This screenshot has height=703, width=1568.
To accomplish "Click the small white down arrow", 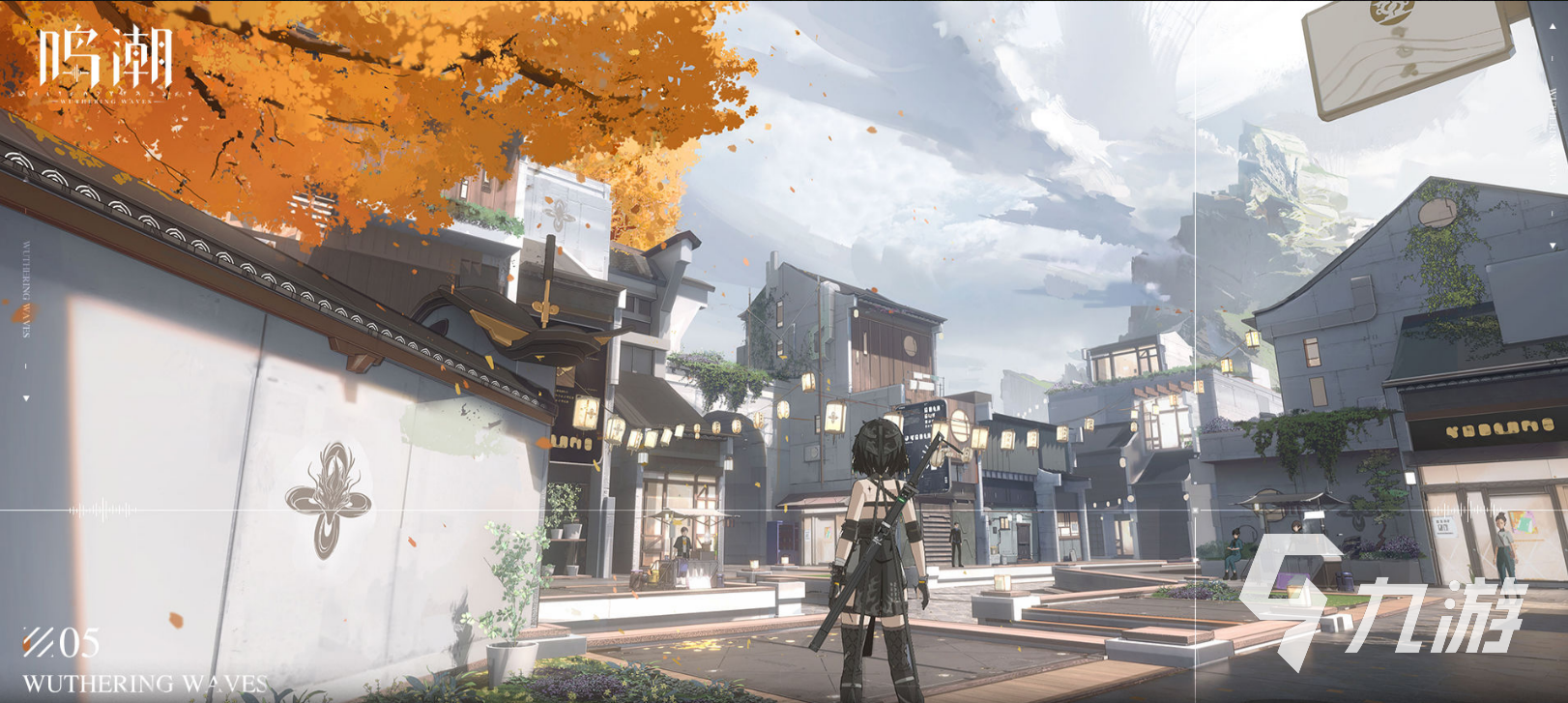I will point(26,397).
